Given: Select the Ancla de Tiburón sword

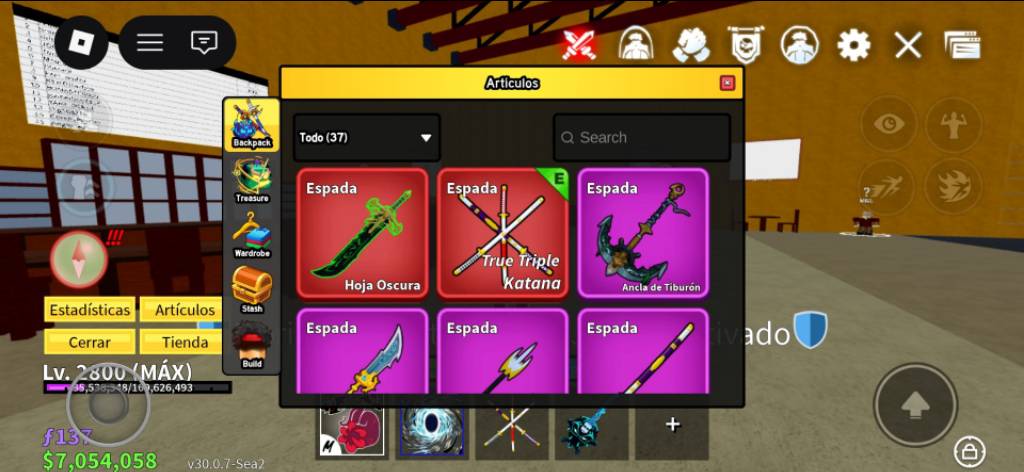Looking at the screenshot, I should point(642,233).
